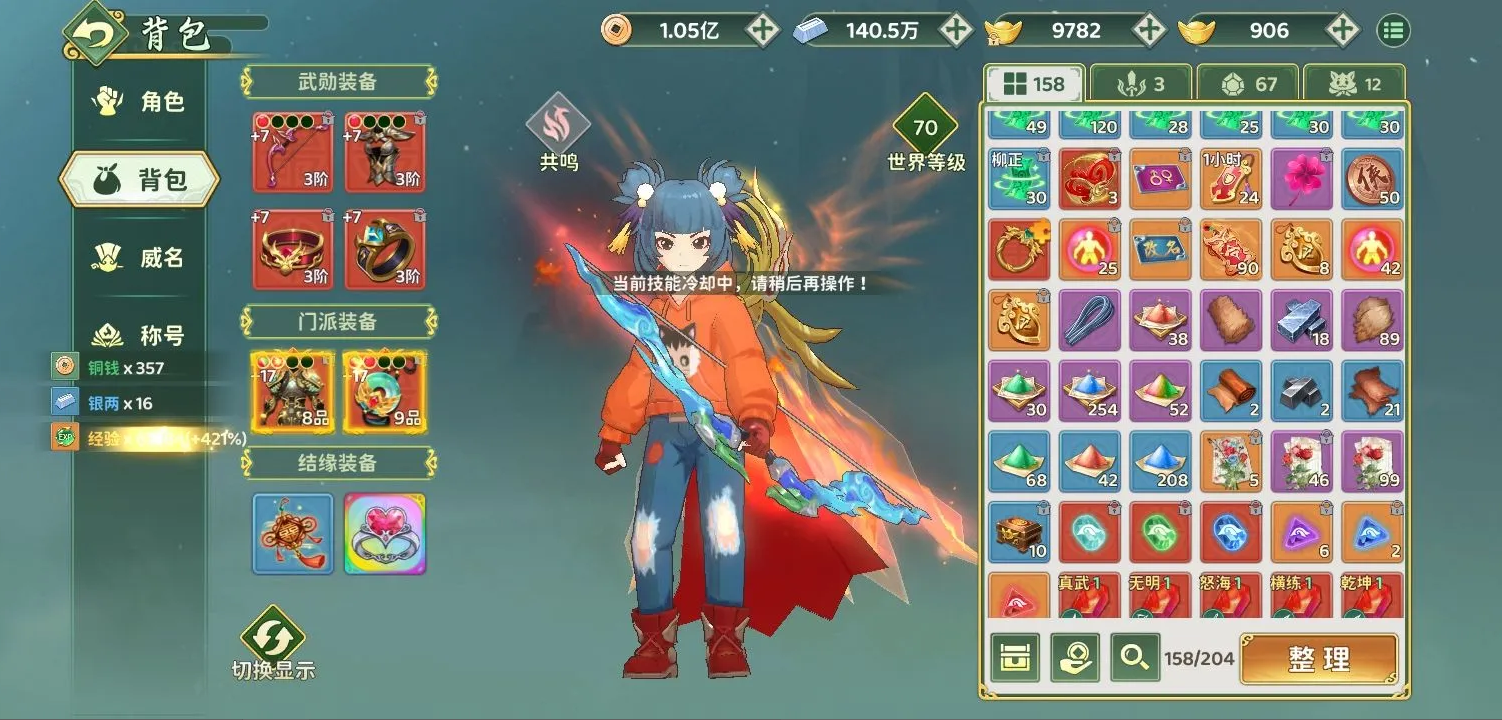The image size is (1502, 720).
Task: Select the red bow equipment slot
Action: 293,151
